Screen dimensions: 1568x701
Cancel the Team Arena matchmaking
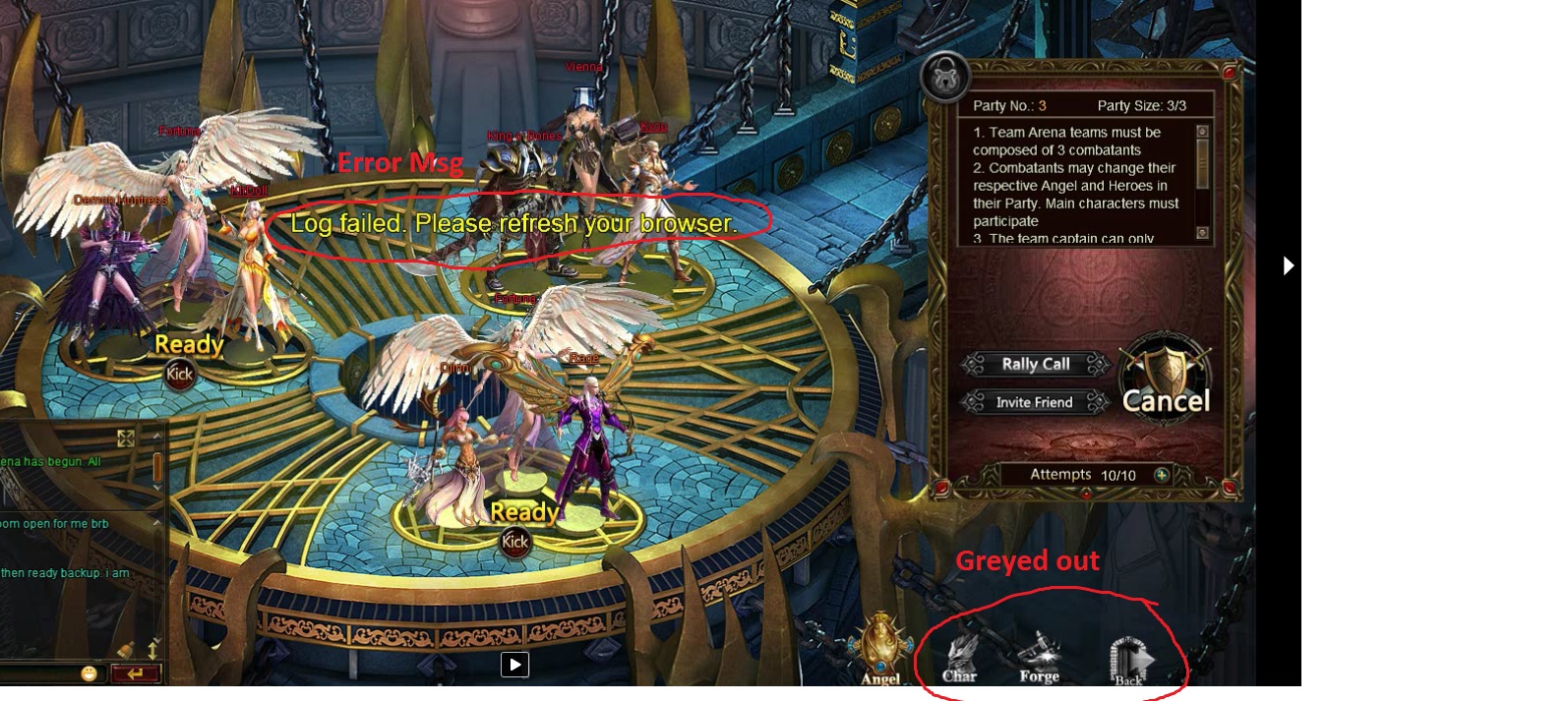tap(1167, 387)
